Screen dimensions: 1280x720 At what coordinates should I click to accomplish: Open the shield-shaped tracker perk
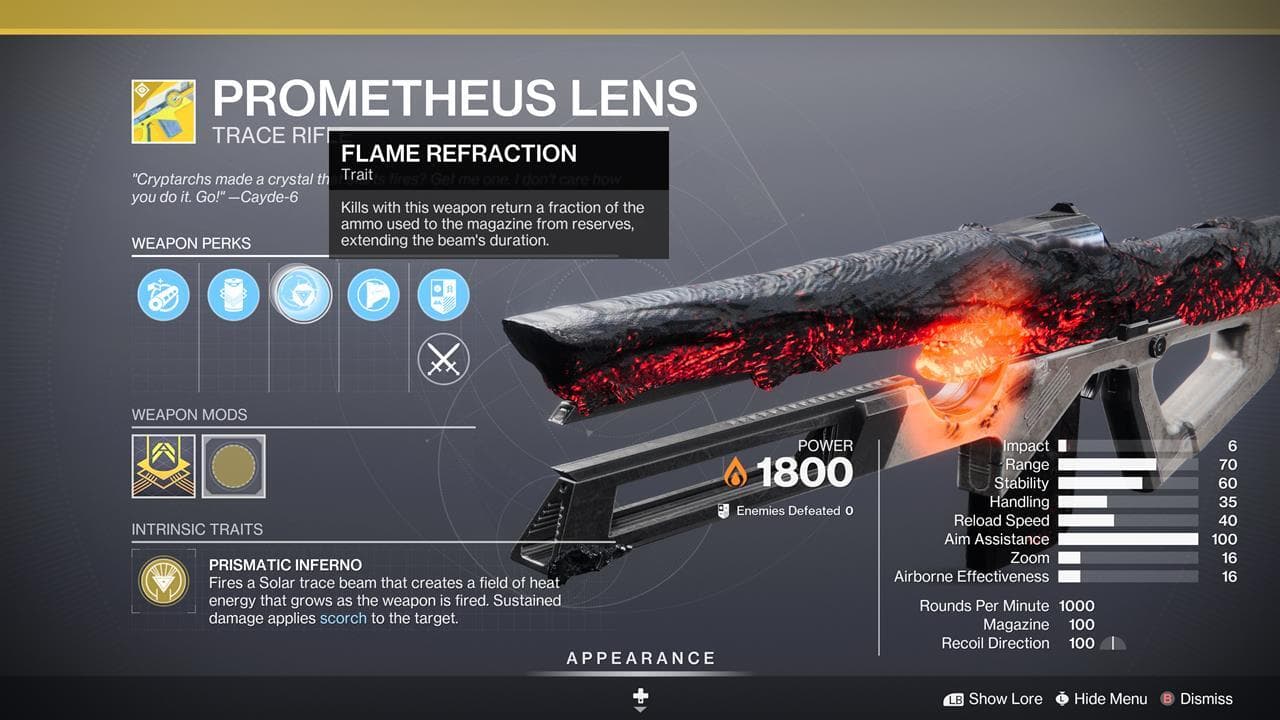click(x=443, y=295)
